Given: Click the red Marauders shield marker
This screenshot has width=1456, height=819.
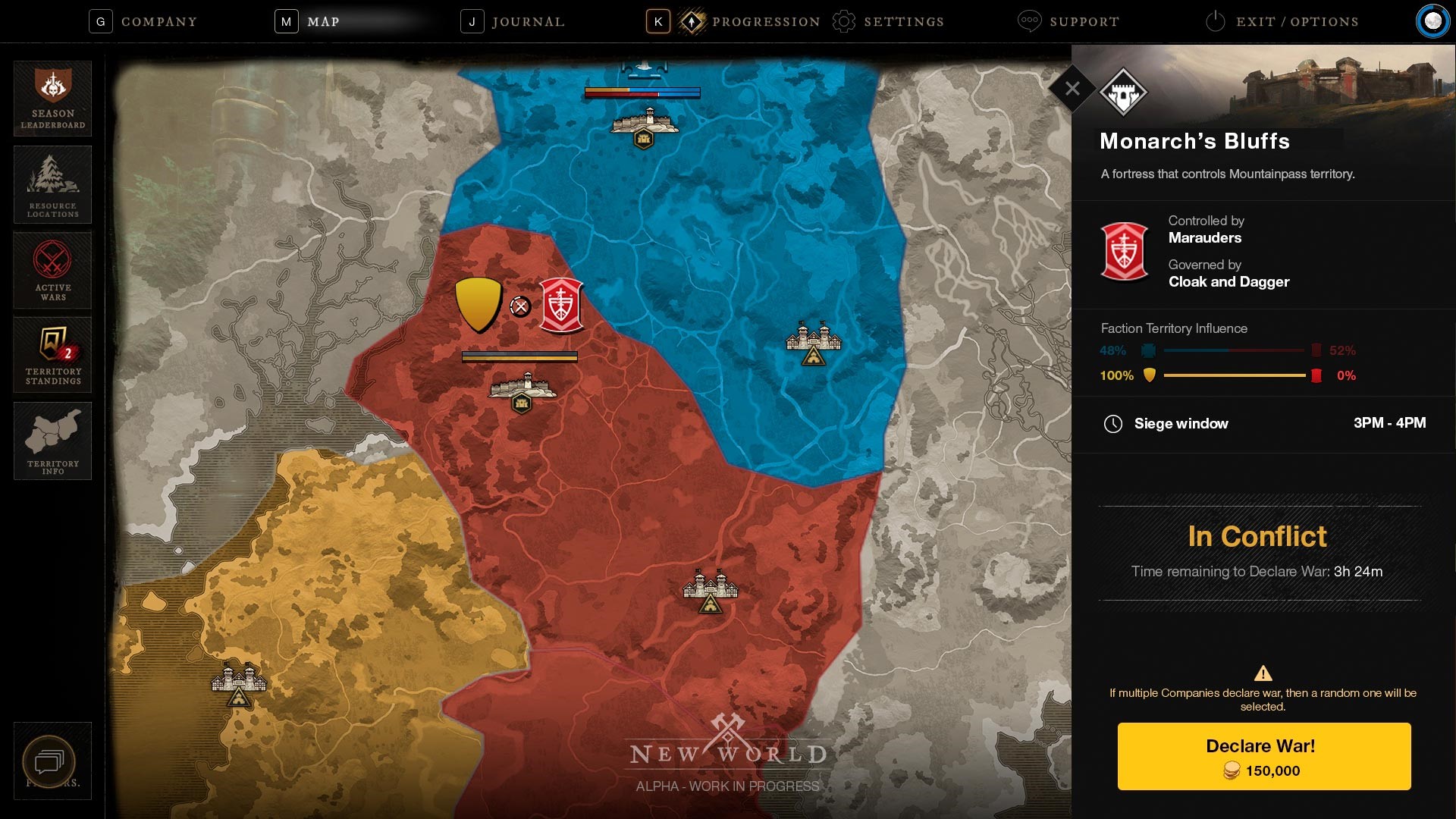Looking at the screenshot, I should [x=561, y=306].
